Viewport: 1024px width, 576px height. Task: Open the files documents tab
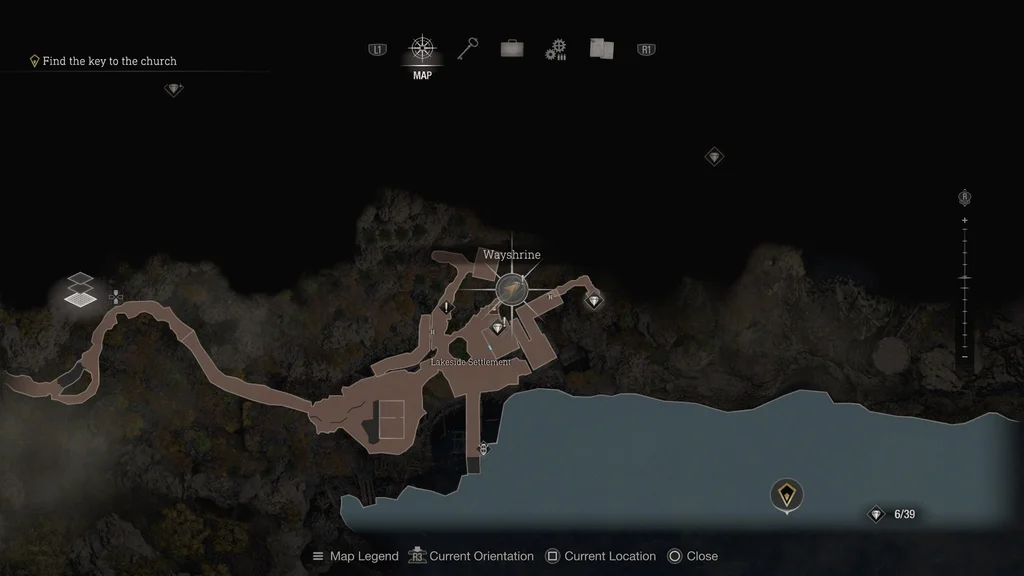coord(601,48)
